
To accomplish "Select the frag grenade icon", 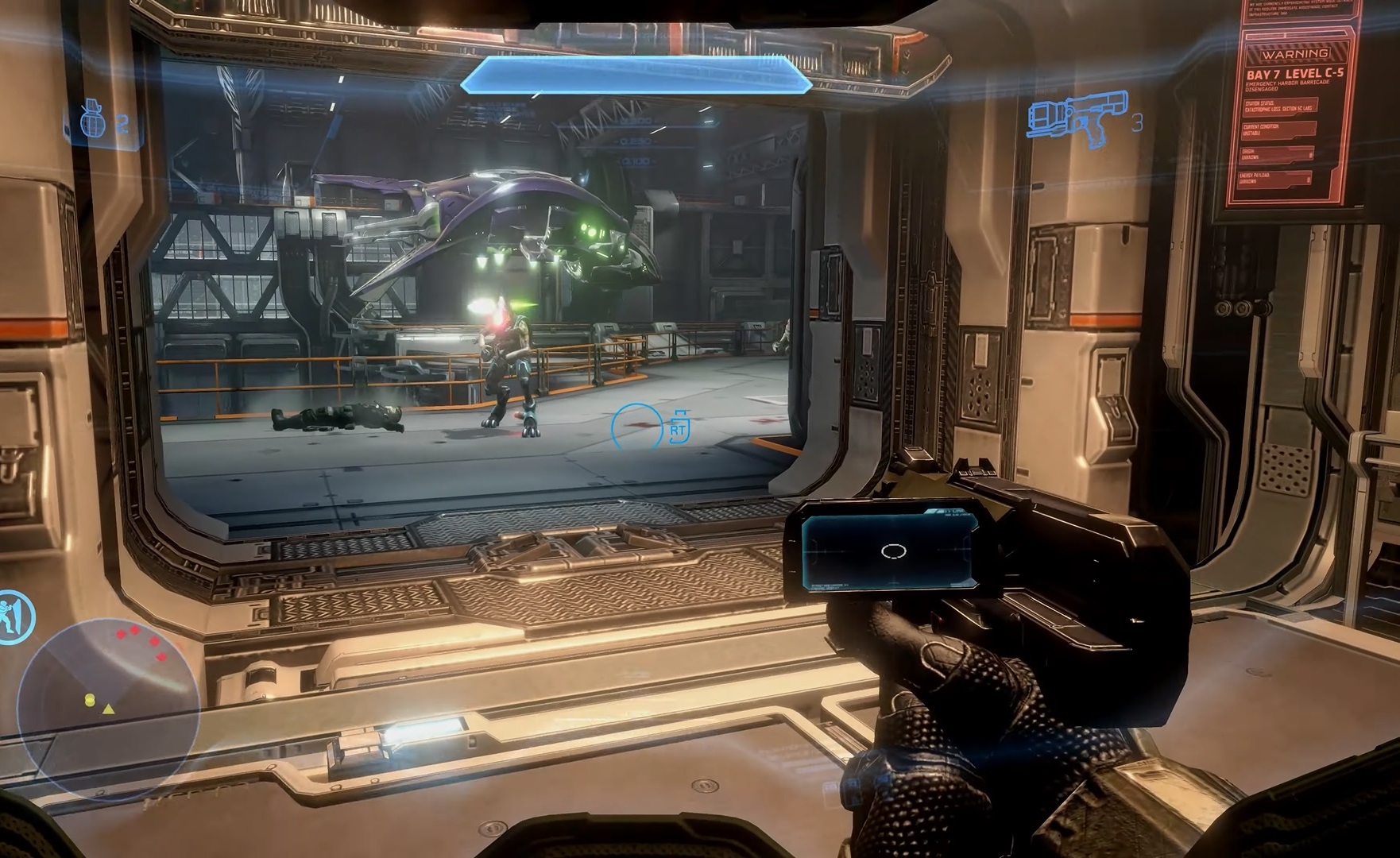I will 94,123.
